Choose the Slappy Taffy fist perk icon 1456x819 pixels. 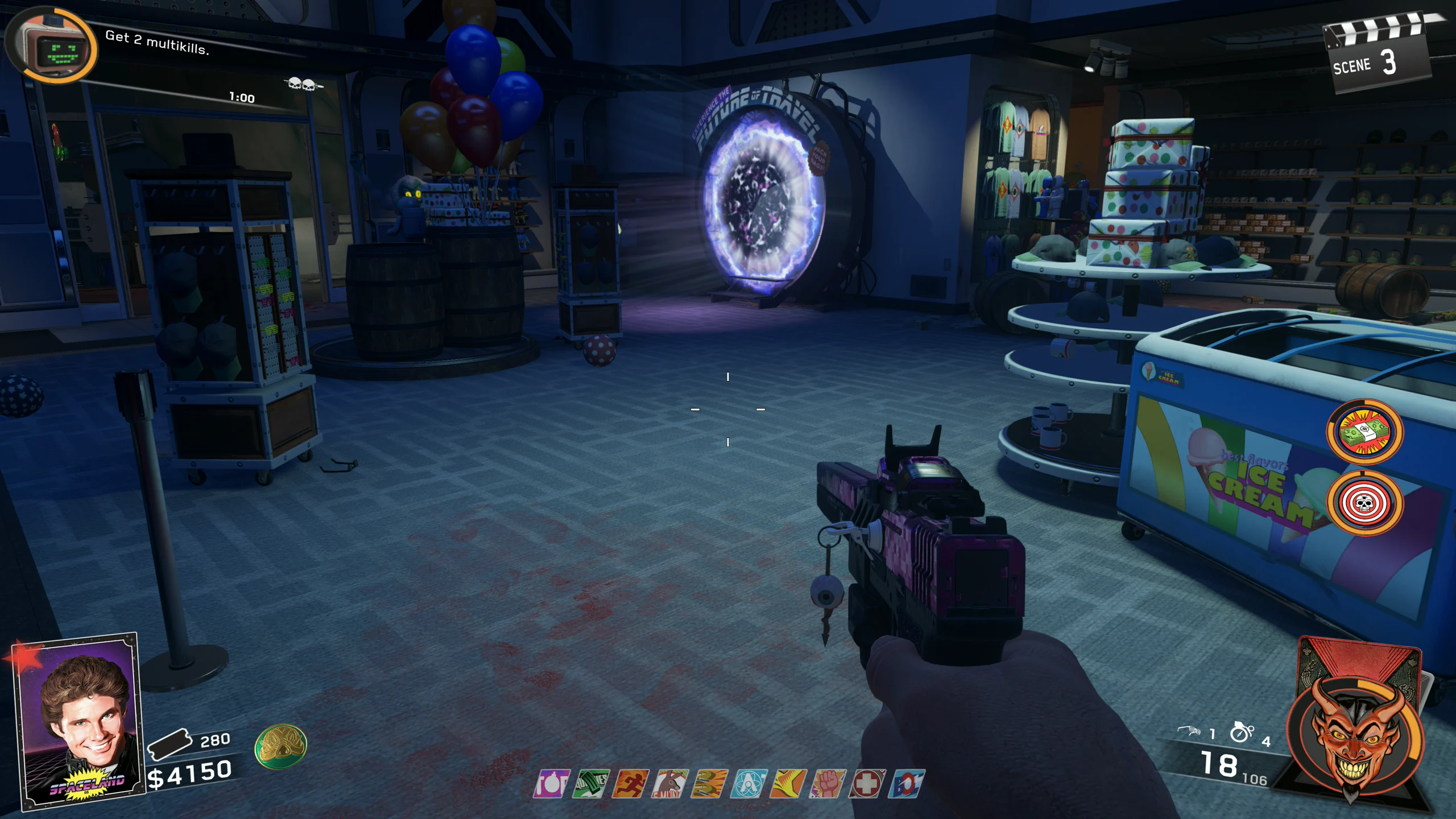[x=828, y=784]
